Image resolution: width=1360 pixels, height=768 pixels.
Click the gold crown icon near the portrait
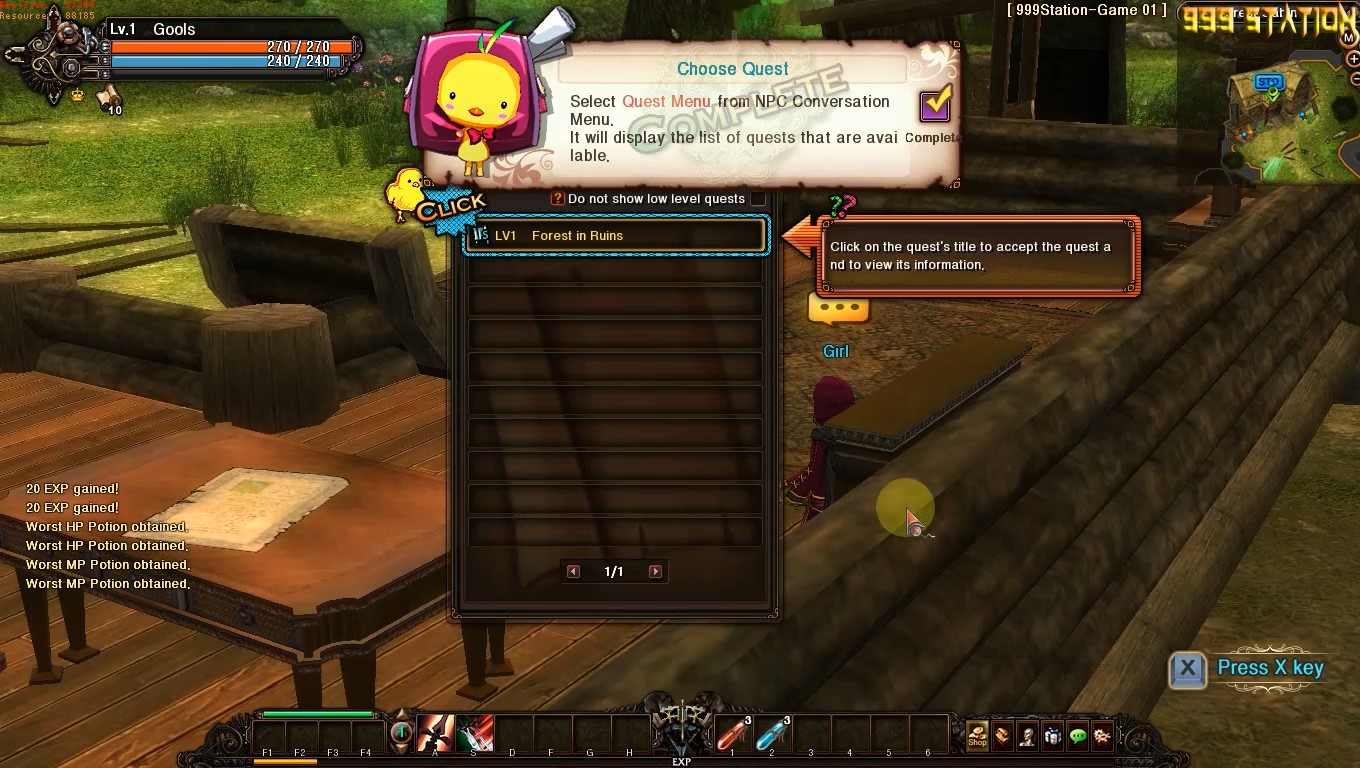tap(77, 95)
